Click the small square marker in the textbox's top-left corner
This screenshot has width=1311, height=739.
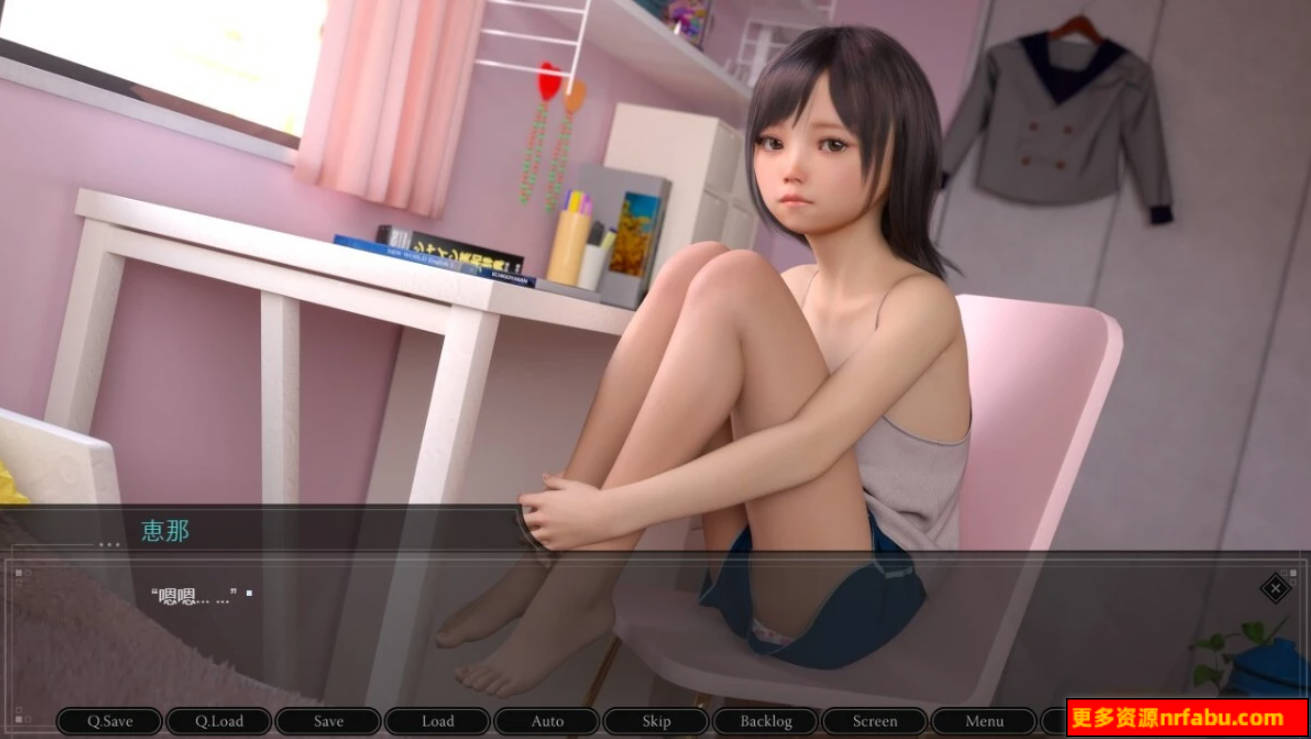coord(18,573)
